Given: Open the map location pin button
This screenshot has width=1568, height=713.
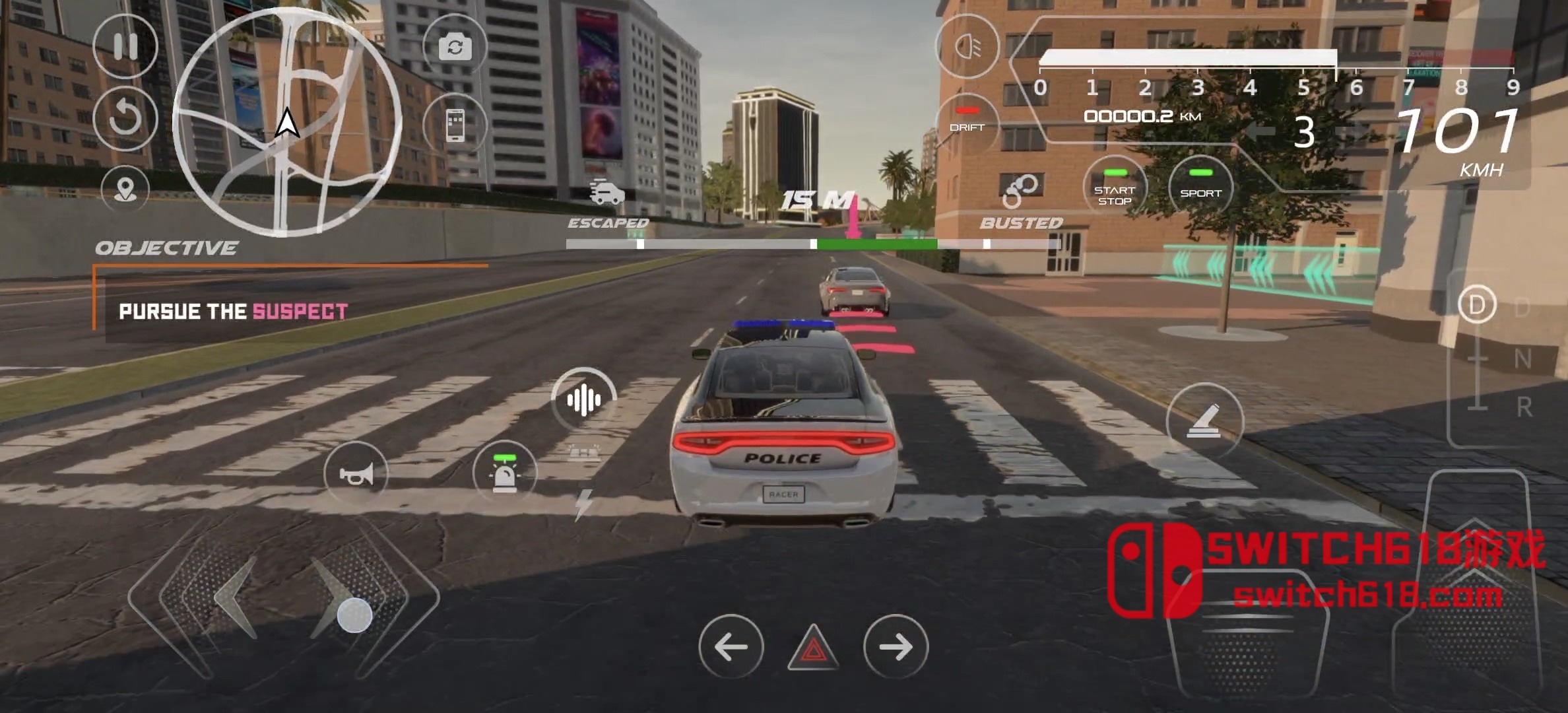Looking at the screenshot, I should point(125,189).
